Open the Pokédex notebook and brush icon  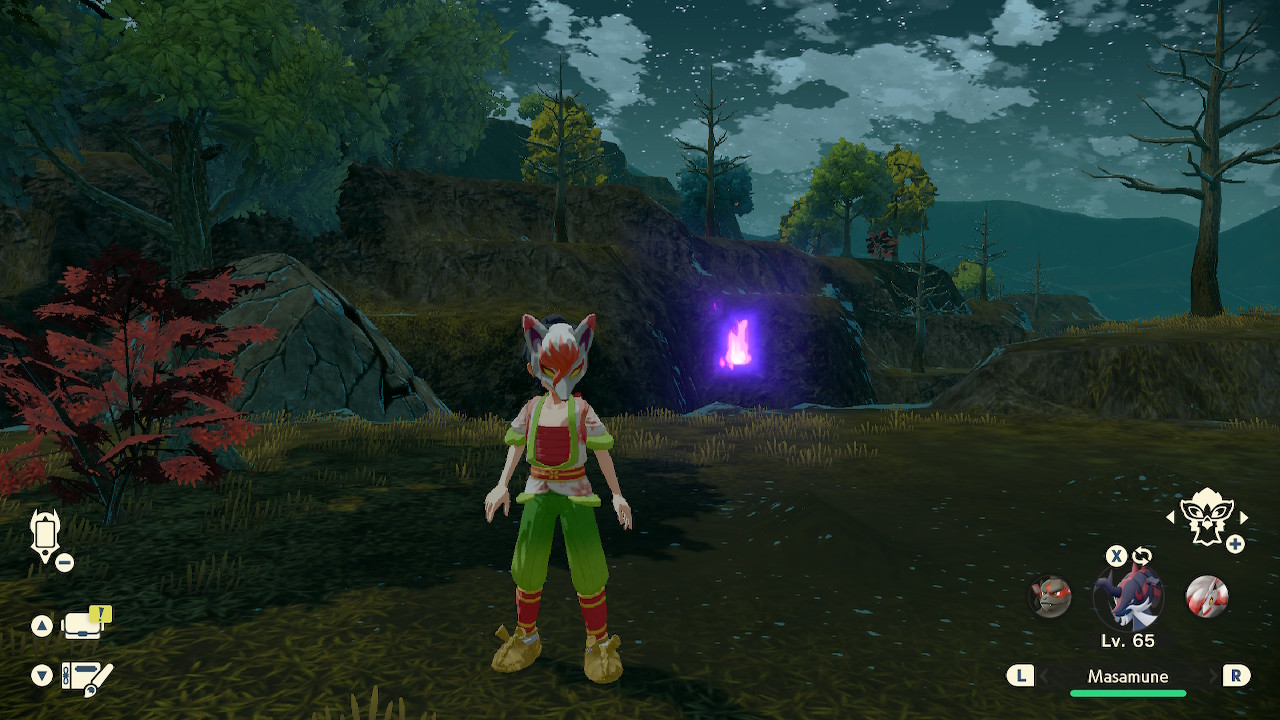point(87,677)
